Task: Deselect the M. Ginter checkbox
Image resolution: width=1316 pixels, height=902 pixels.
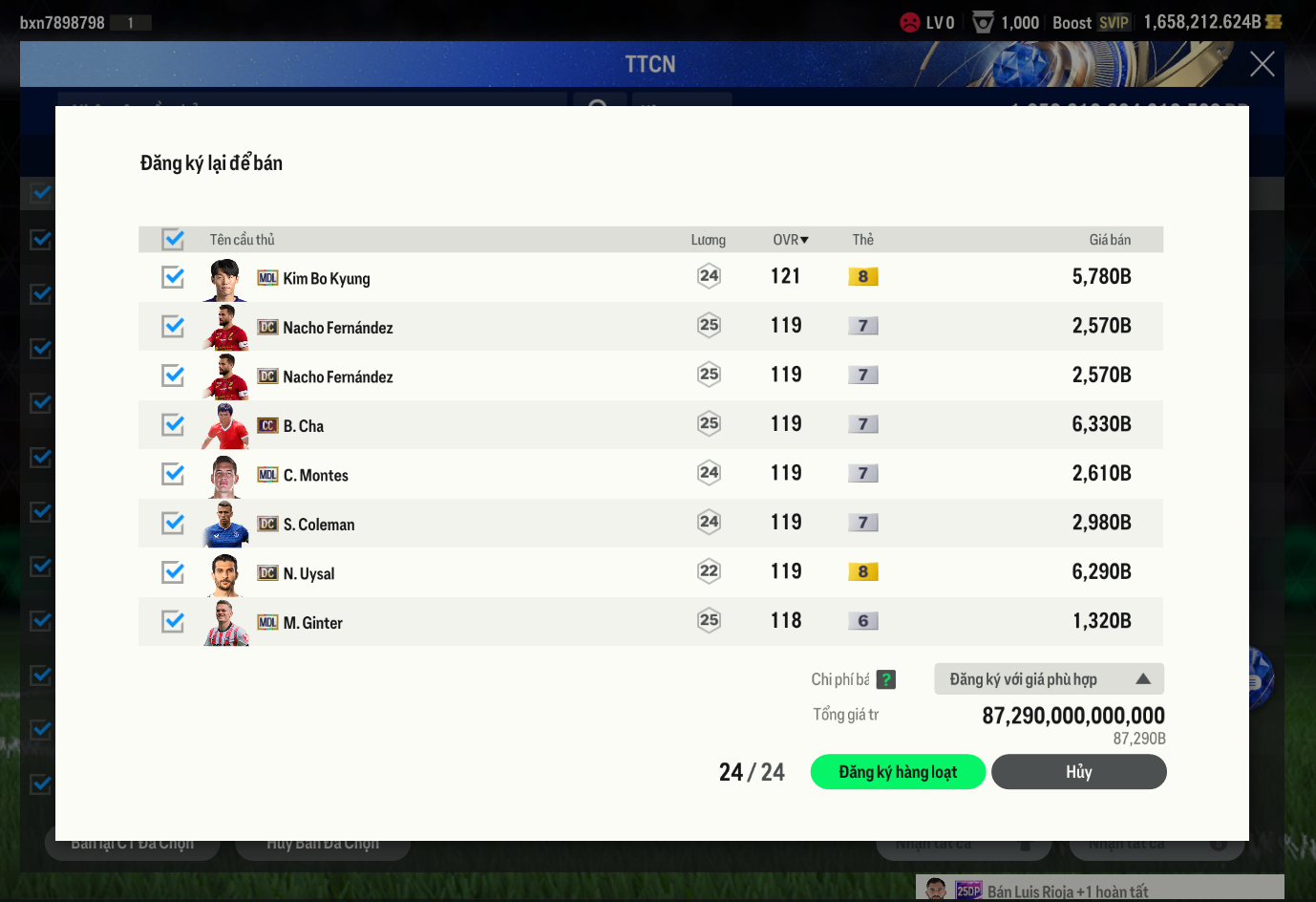Action: coord(173,621)
